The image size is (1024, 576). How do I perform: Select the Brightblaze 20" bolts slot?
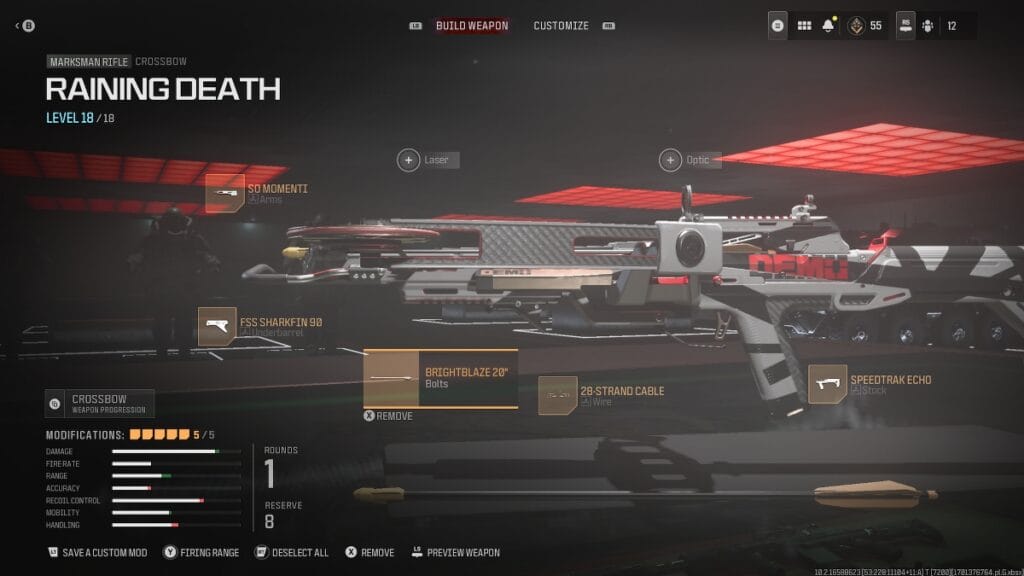click(441, 378)
